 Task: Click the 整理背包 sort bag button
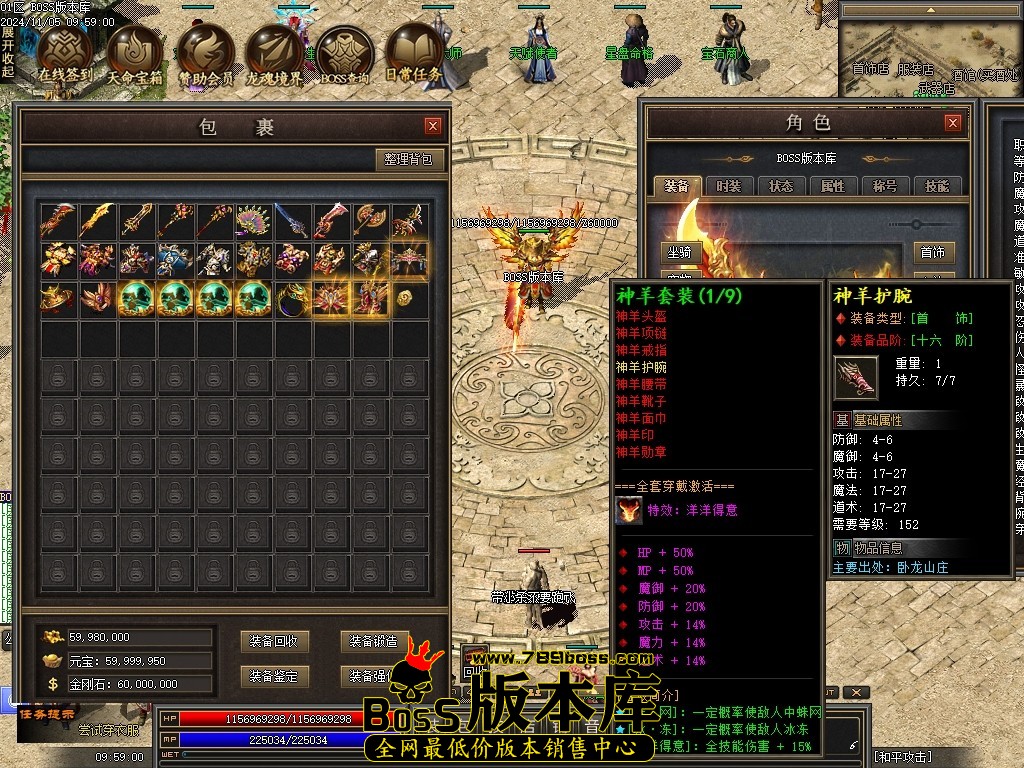click(410, 160)
